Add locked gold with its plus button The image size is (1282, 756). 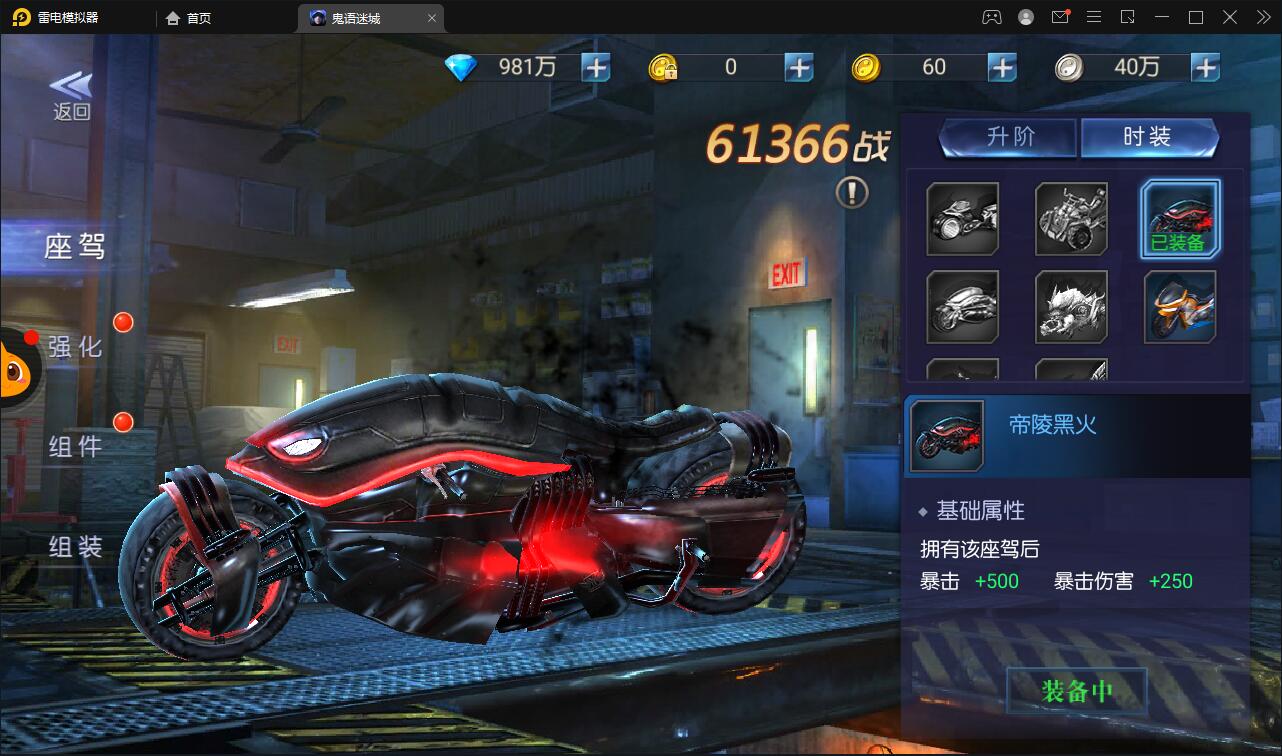(x=798, y=67)
